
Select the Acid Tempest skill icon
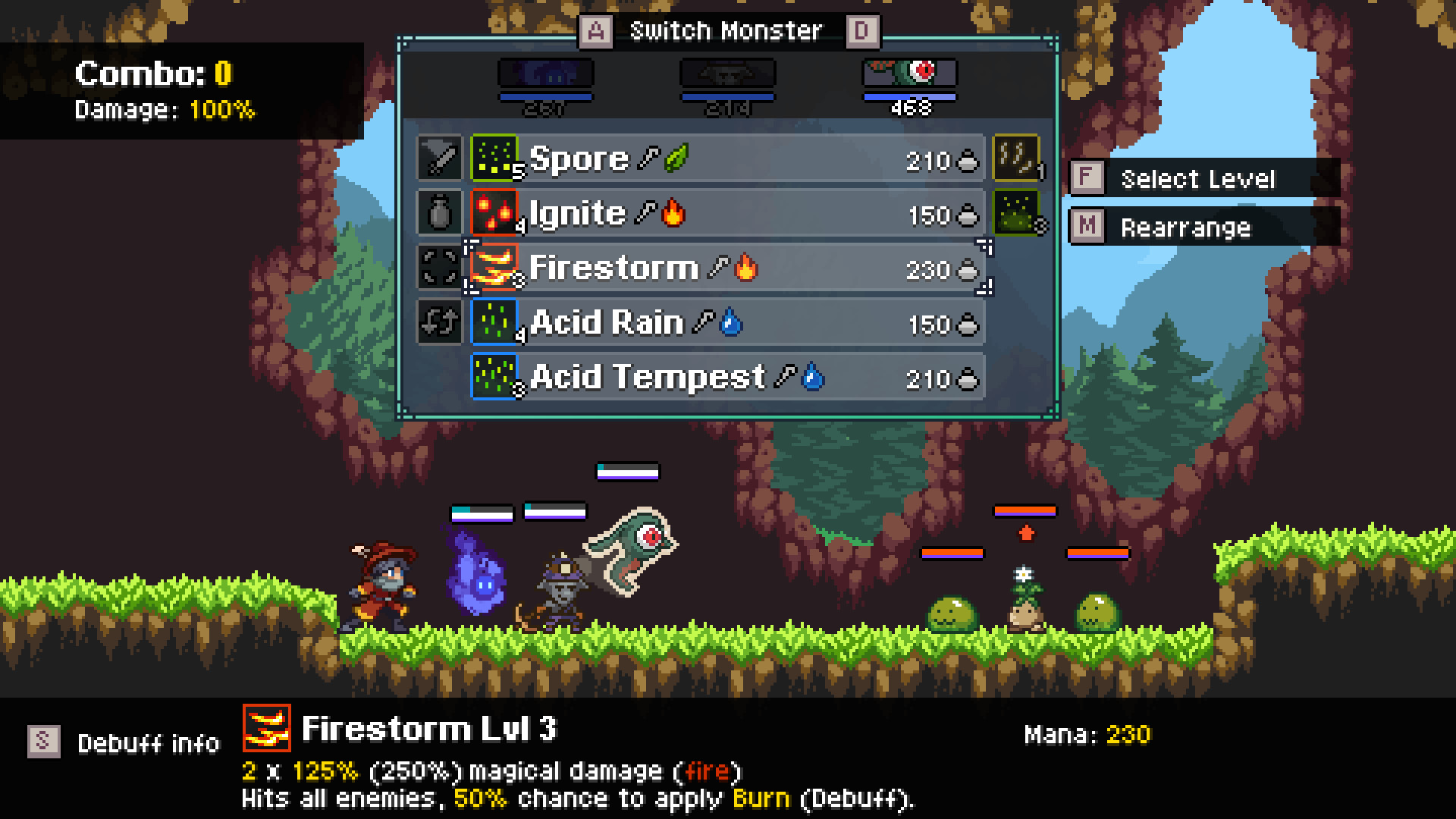point(494,378)
